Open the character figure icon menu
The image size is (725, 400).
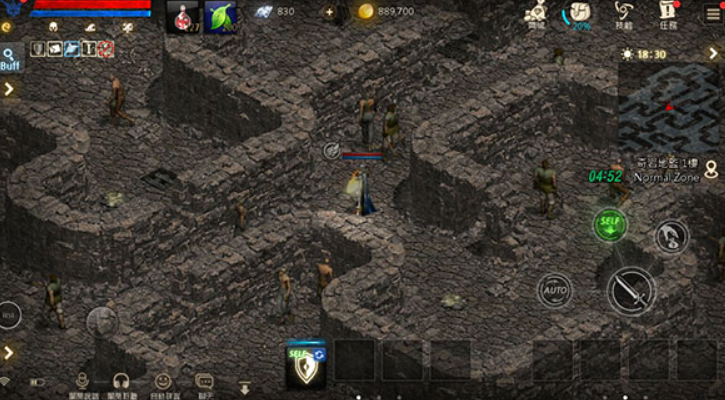536,14
